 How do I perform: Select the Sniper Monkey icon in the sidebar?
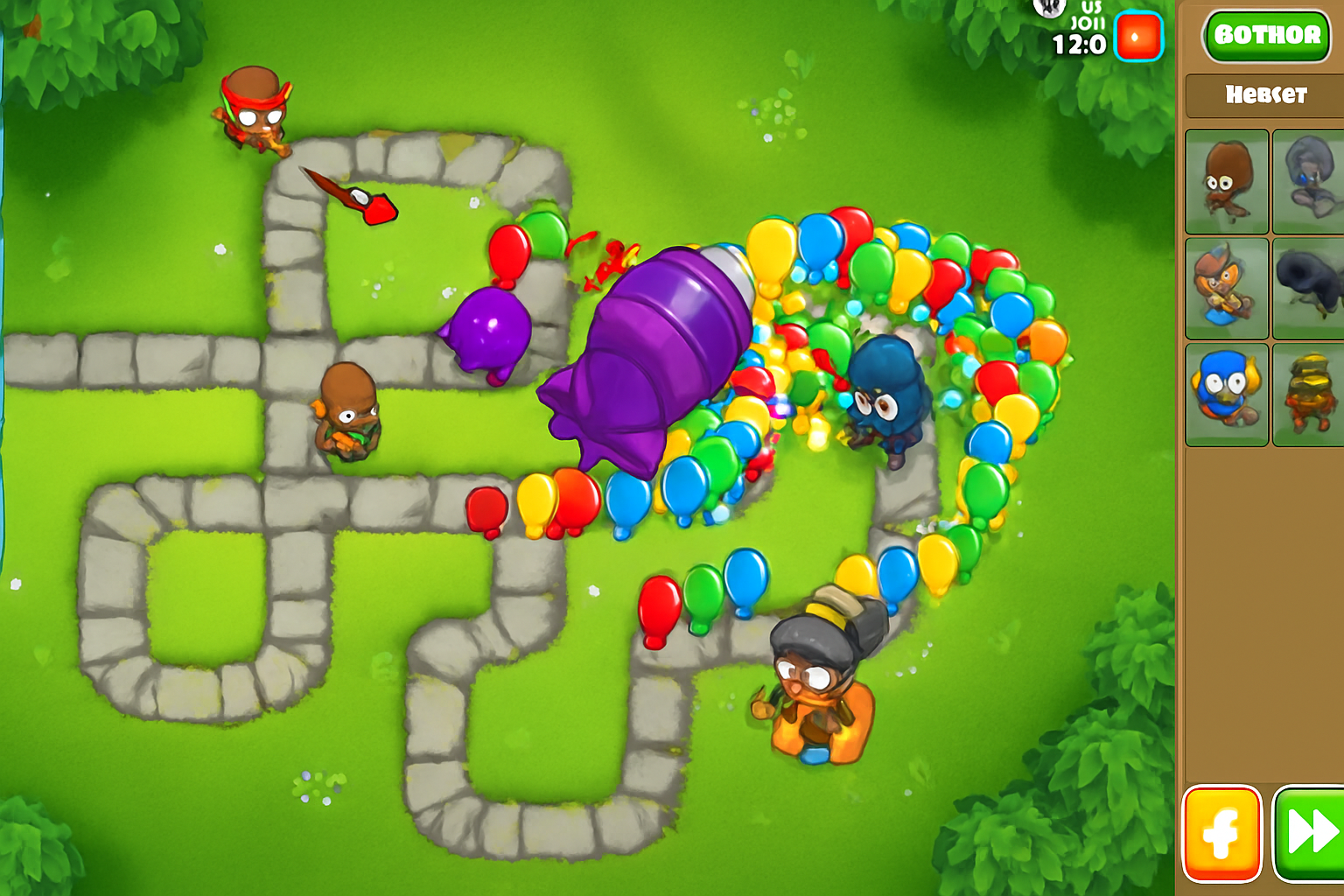(x=1225, y=289)
